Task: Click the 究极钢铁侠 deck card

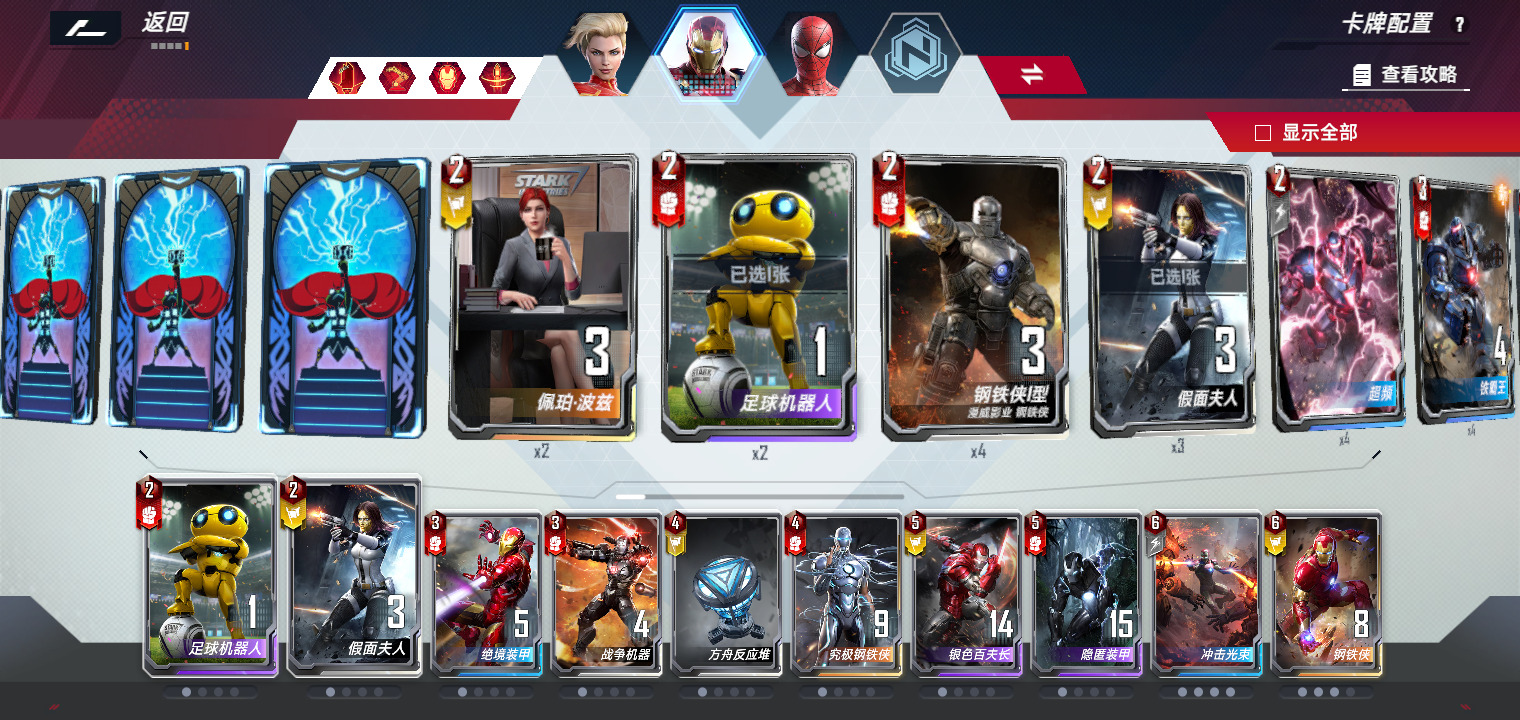Action: pyautogui.click(x=847, y=592)
